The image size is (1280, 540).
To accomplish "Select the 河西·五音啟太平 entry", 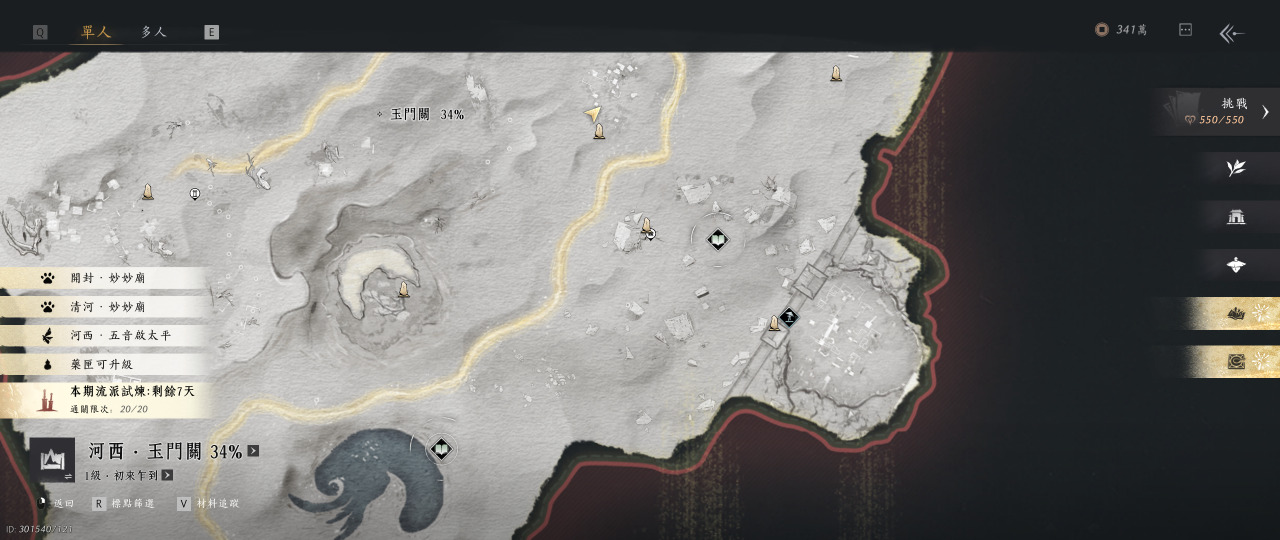I will [x=106, y=335].
